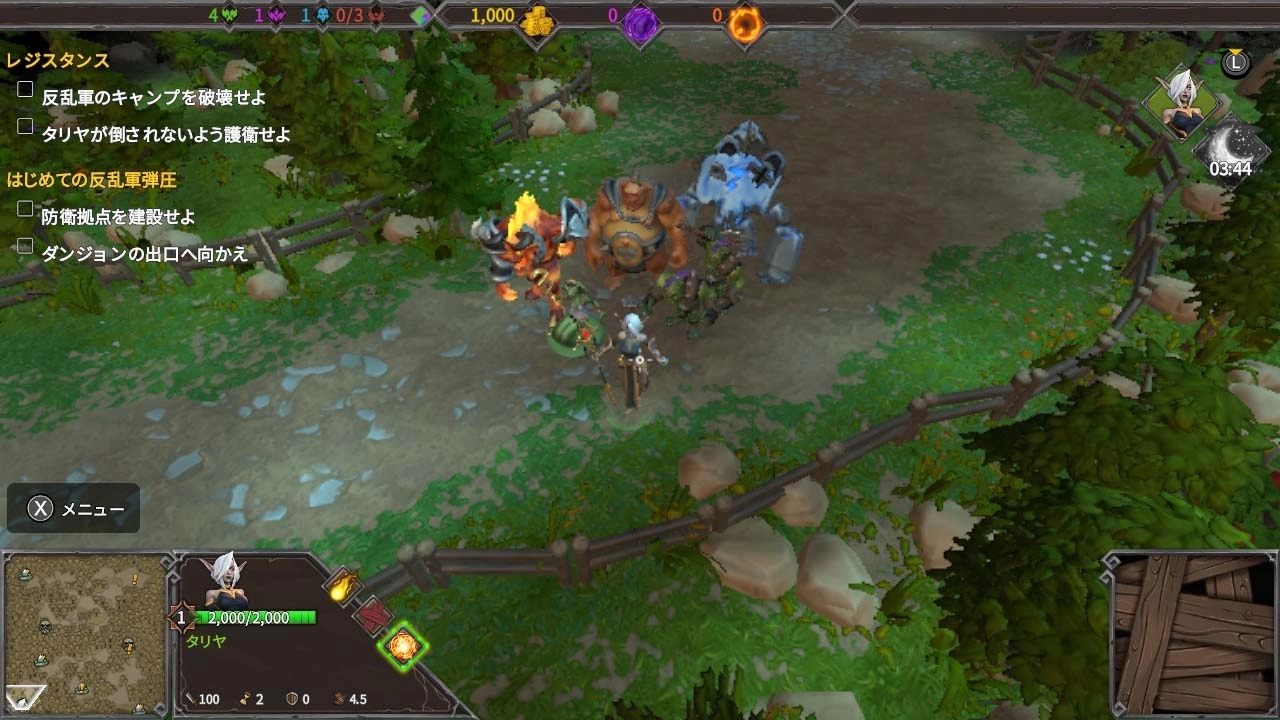Check the 反乱軍のキャンプを破壊せよ objective checkbox
Viewport: 1280px width, 720px height.
click(24, 88)
